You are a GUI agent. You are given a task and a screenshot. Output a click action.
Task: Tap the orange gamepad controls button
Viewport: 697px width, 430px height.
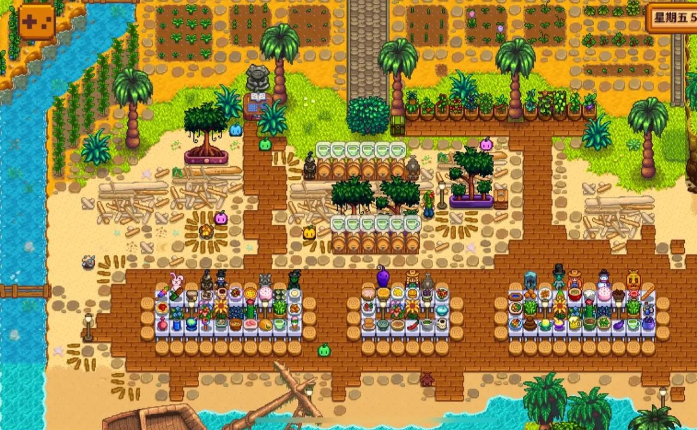pyautogui.click(x=37, y=22)
